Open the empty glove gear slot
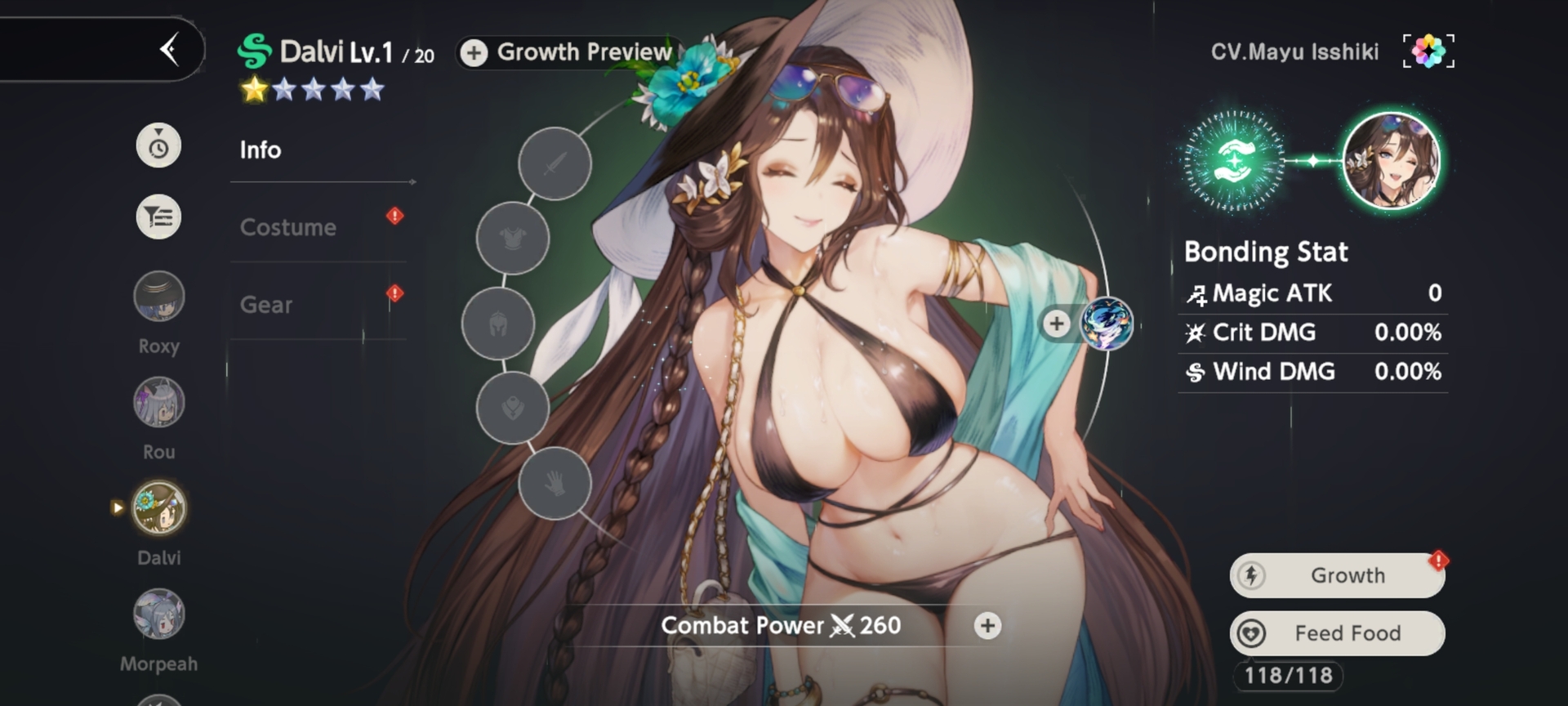The image size is (1568, 706). click(555, 483)
